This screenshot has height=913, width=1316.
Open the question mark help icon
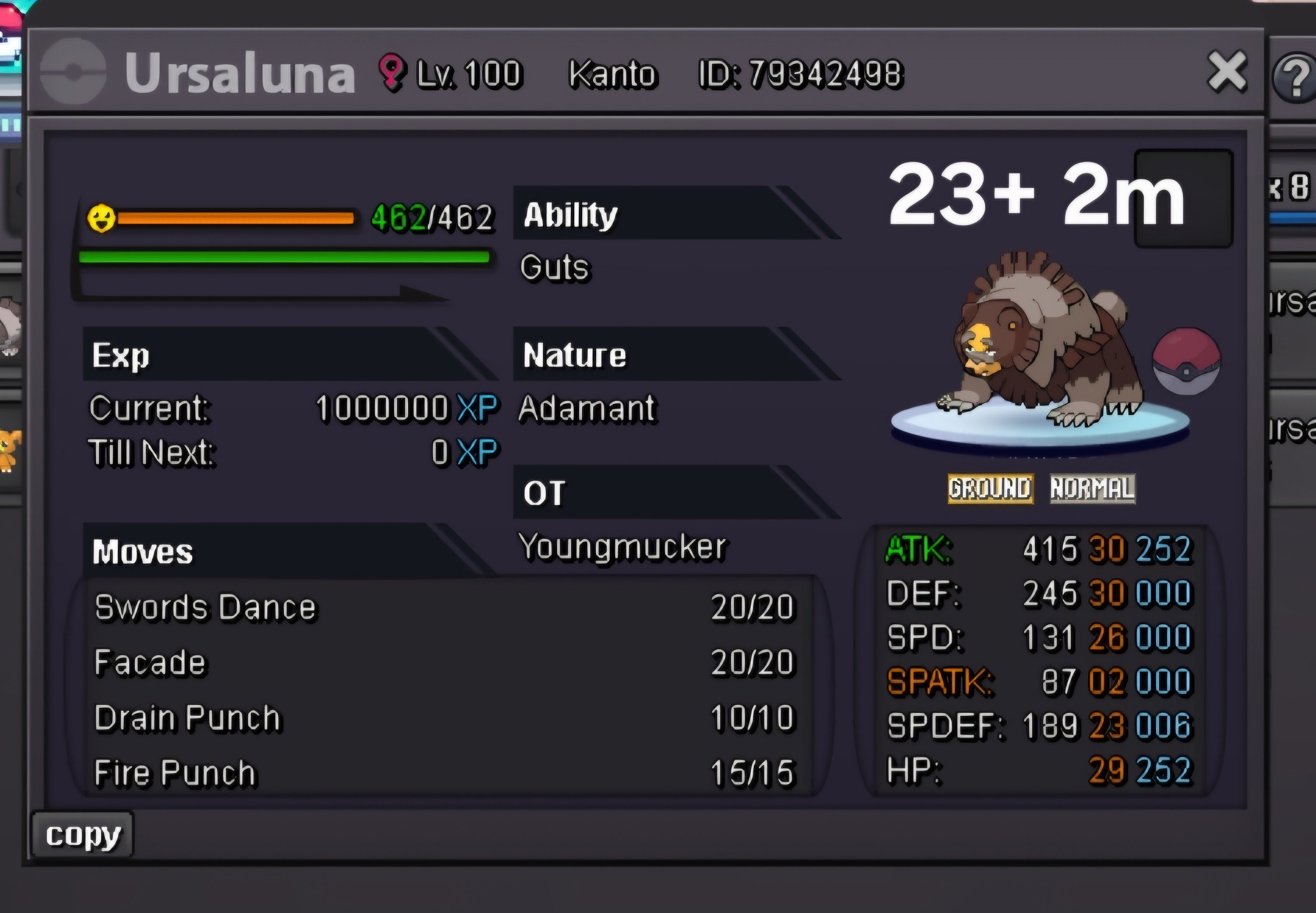point(1296,77)
